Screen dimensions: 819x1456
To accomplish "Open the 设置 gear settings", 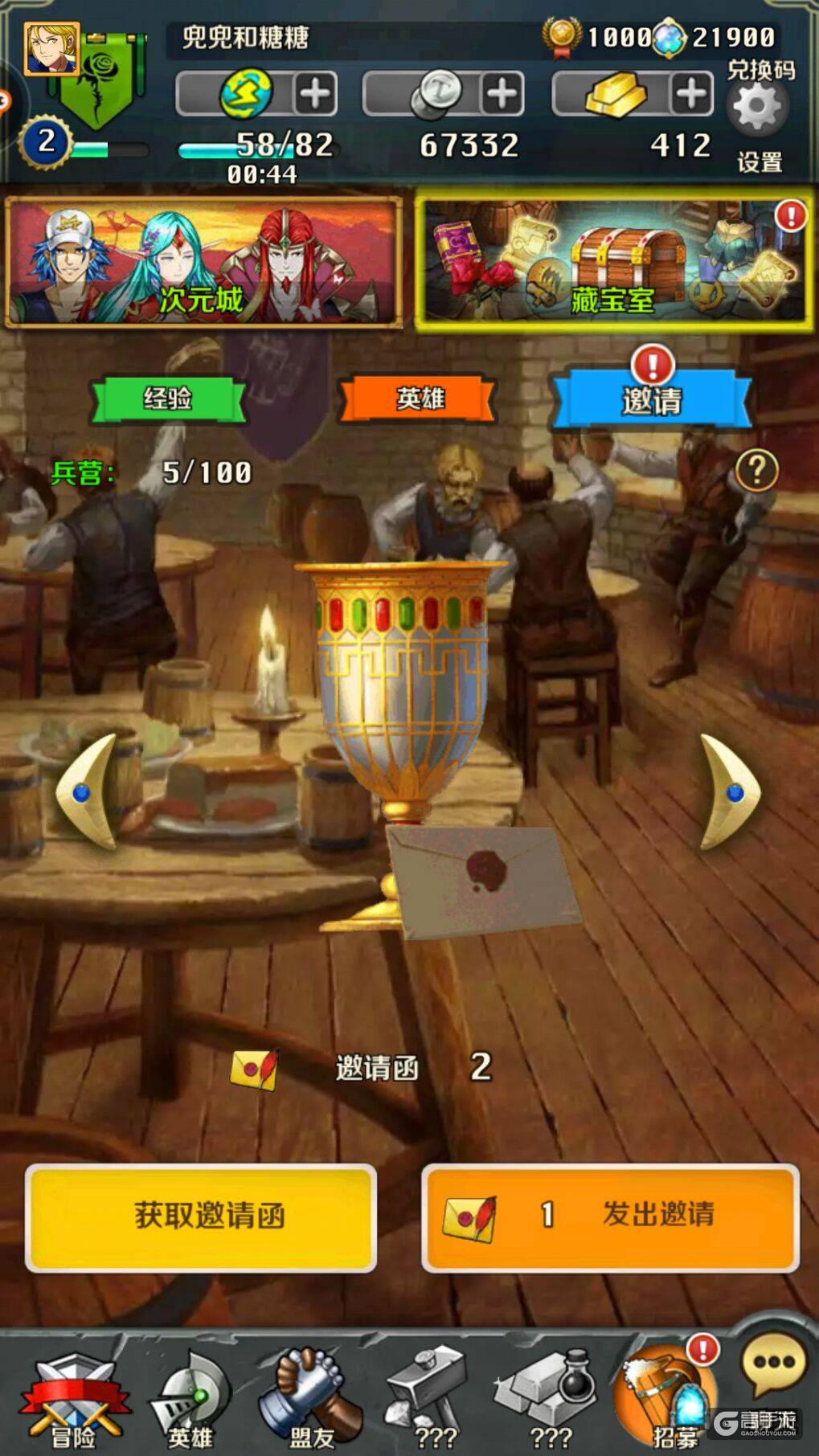I will coord(758,108).
